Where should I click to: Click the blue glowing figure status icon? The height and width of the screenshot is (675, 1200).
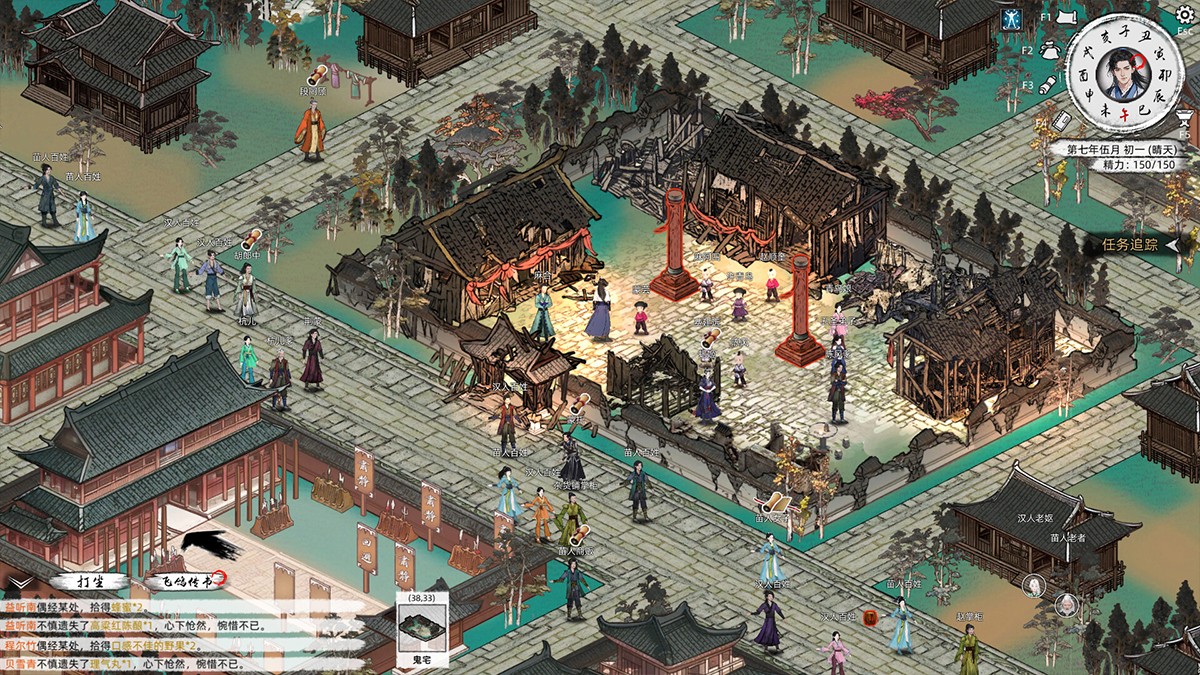coord(1012,19)
